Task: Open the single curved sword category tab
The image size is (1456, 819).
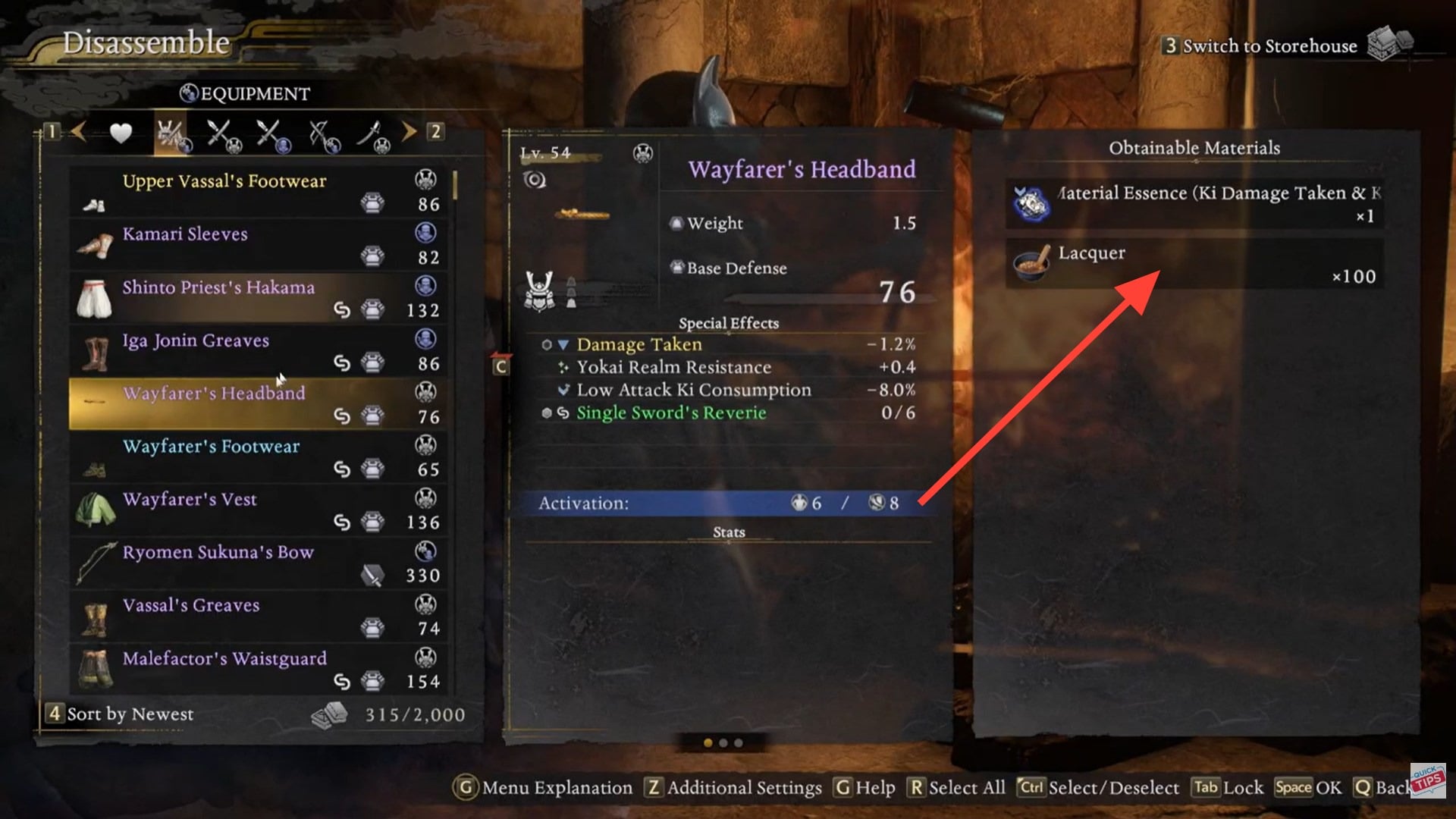Action: (372, 135)
